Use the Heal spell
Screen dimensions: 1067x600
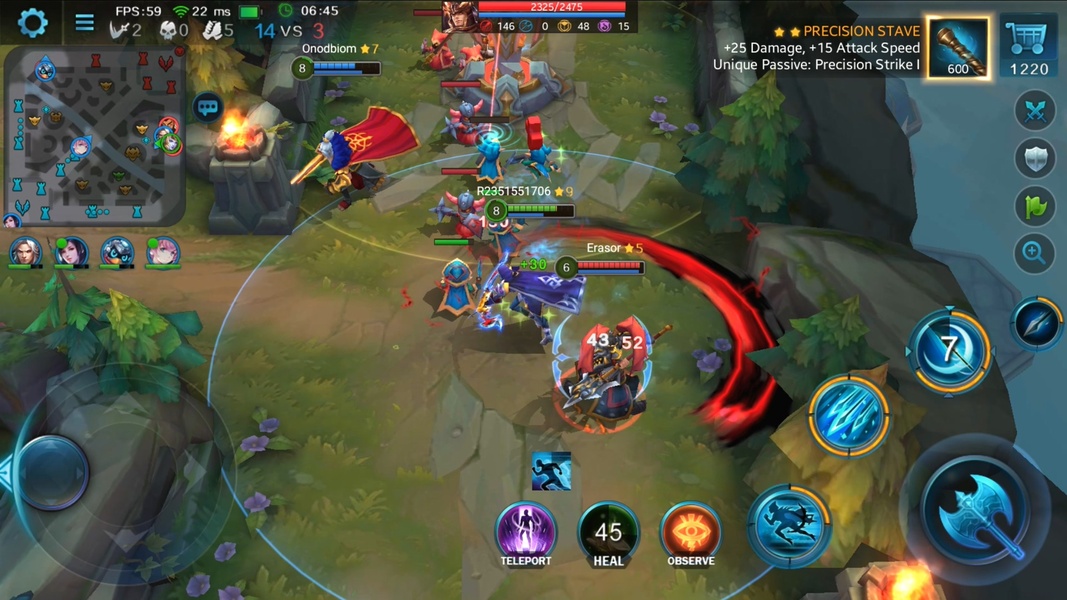(608, 533)
